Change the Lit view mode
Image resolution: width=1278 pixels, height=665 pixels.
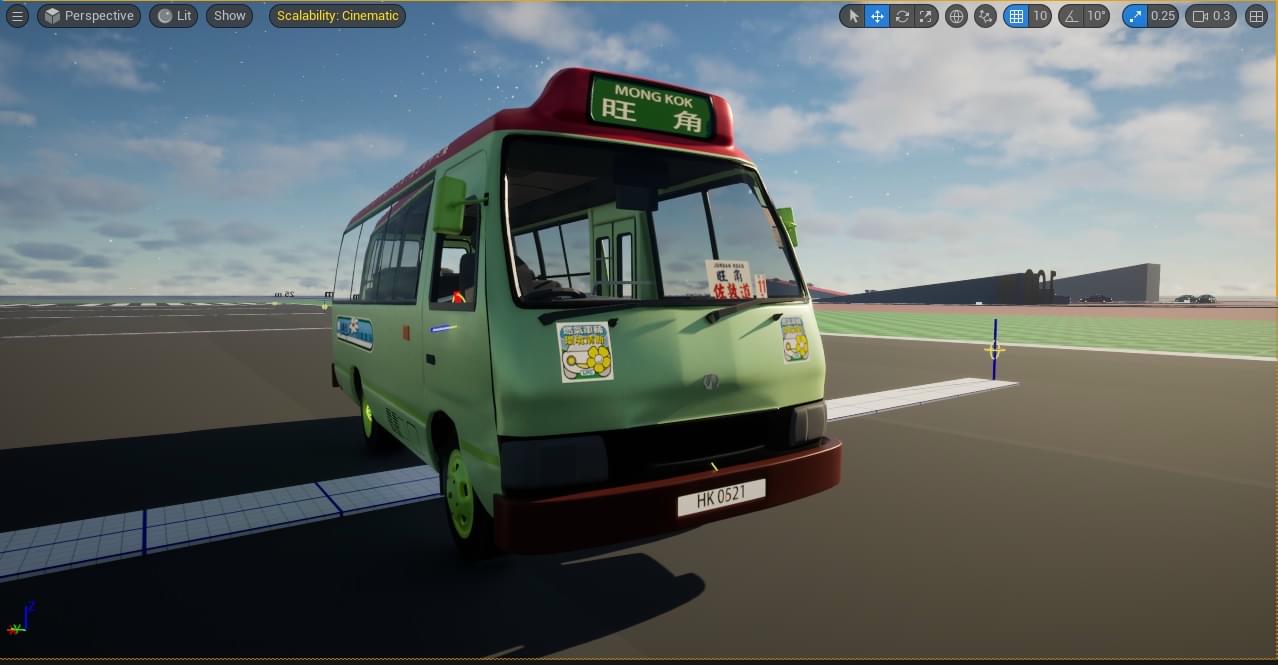[x=173, y=16]
